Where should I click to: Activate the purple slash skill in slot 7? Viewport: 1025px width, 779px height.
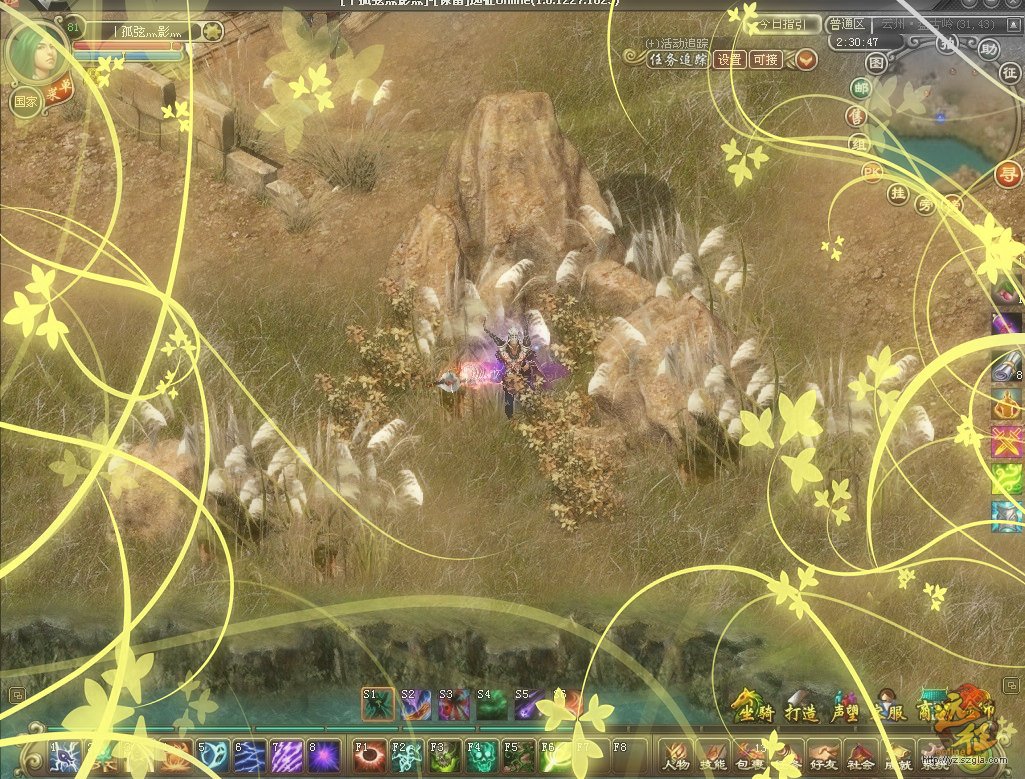pos(289,754)
